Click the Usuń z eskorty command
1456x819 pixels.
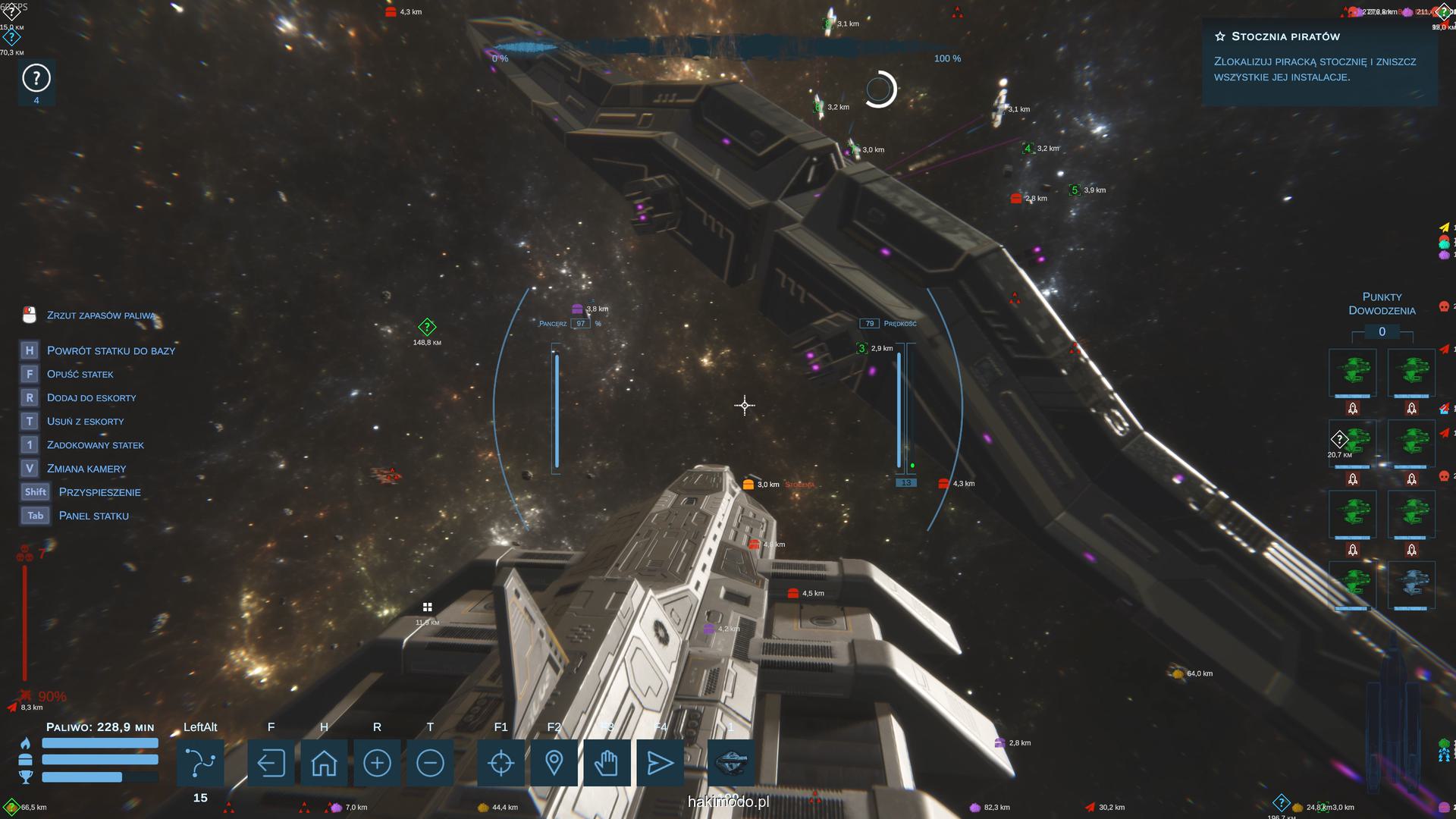point(85,421)
